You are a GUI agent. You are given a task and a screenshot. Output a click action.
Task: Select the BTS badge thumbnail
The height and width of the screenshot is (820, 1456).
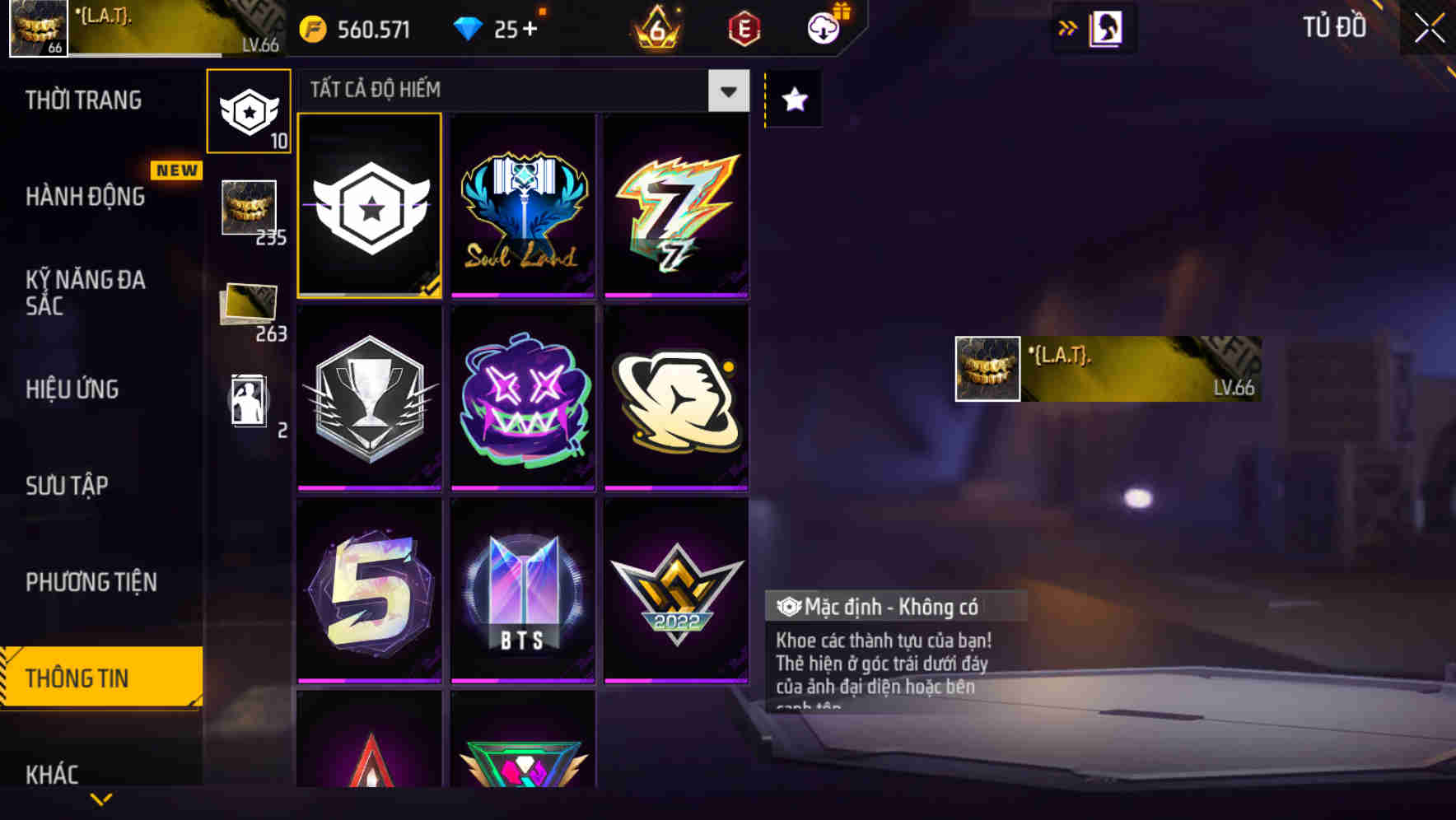[x=522, y=589]
